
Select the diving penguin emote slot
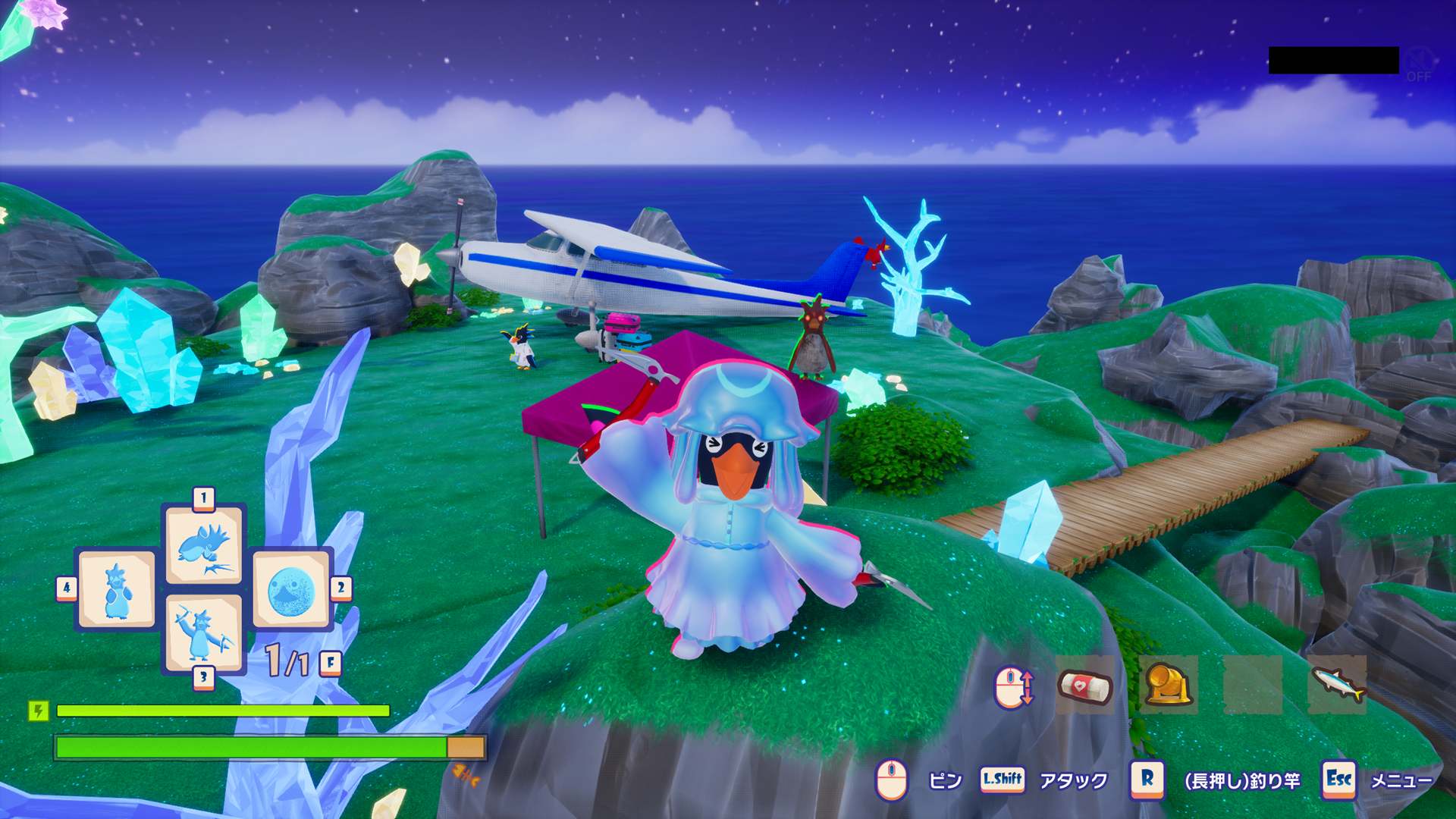pyautogui.click(x=204, y=544)
